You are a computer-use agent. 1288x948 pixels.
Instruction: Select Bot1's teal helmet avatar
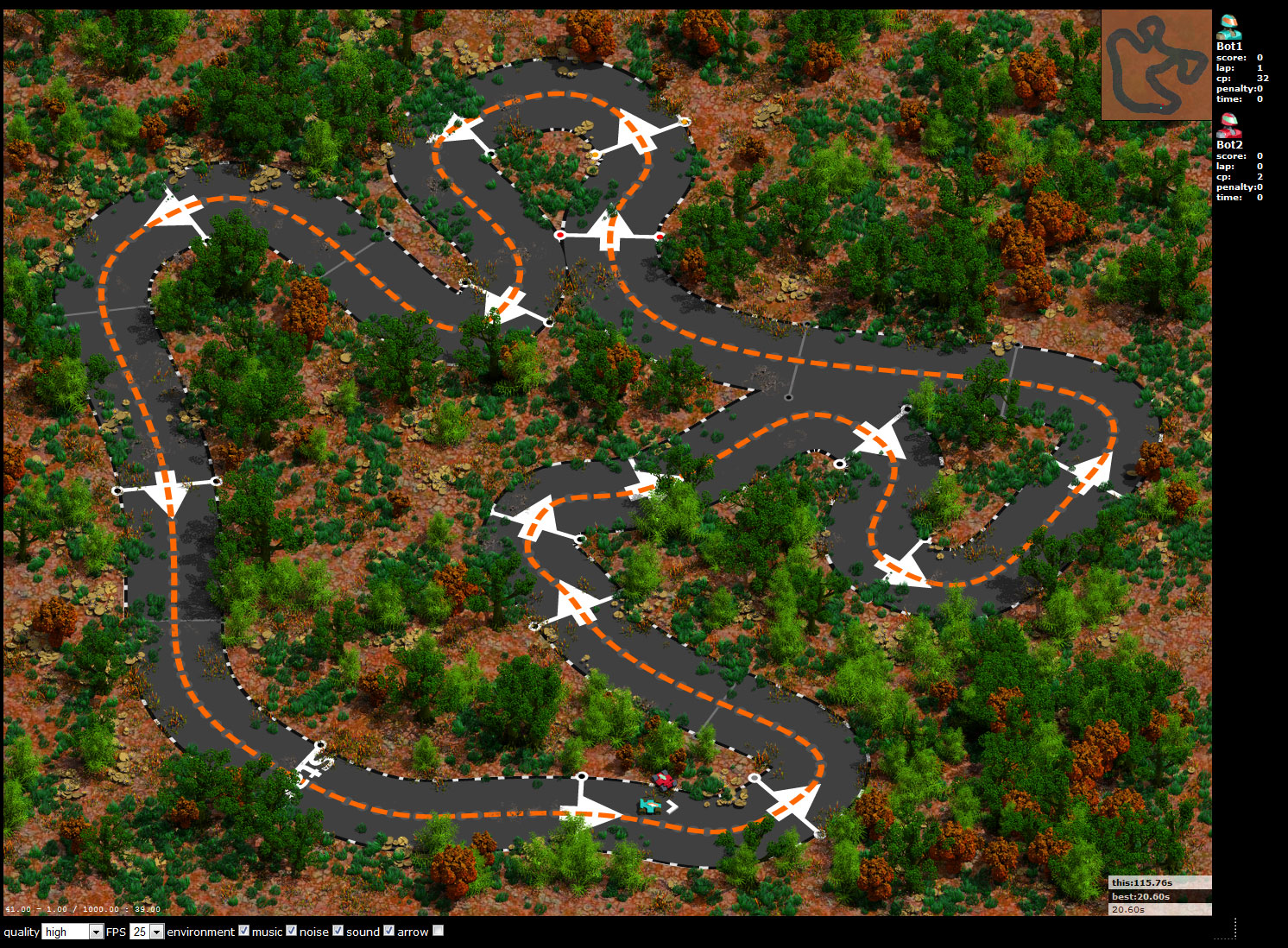pyautogui.click(x=1228, y=26)
